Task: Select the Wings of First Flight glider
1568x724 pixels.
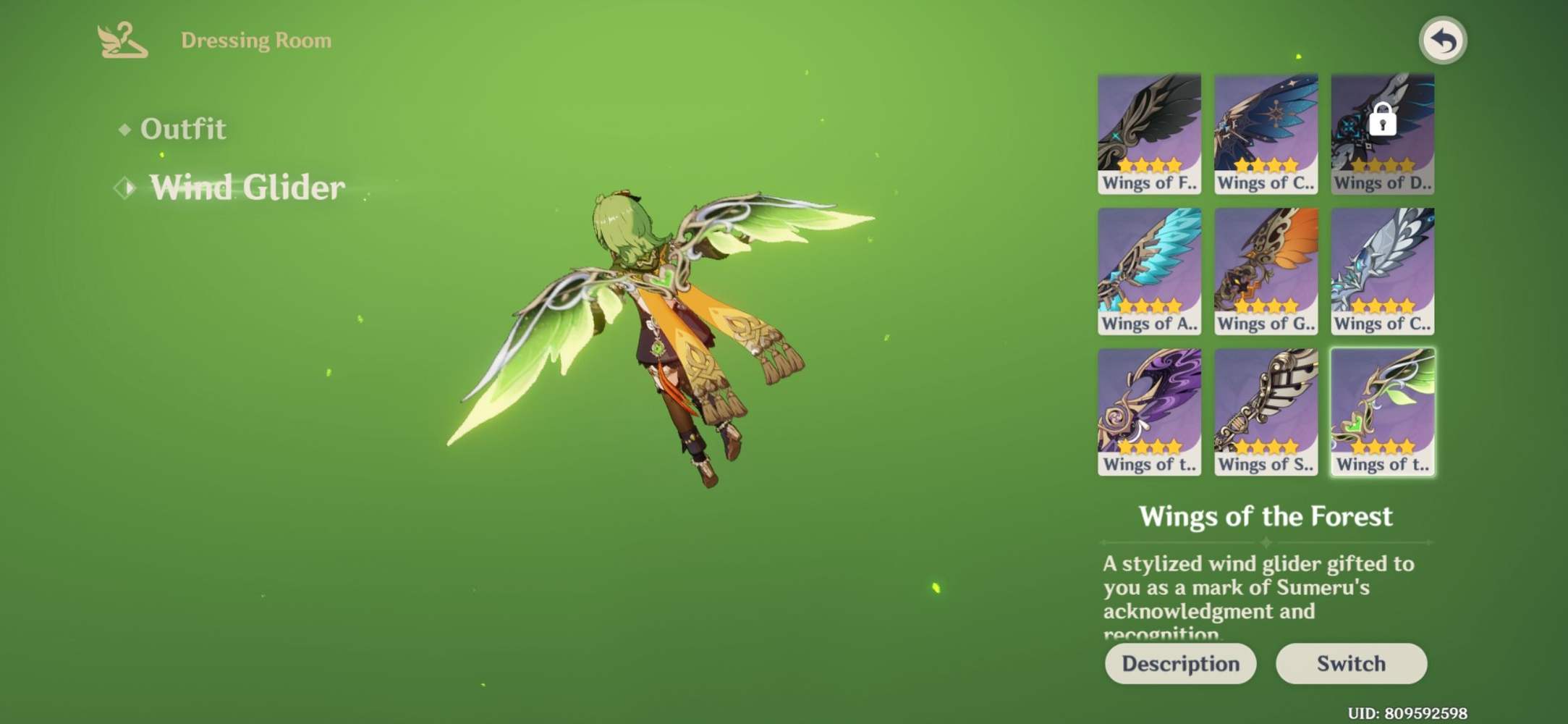Action: [1149, 127]
